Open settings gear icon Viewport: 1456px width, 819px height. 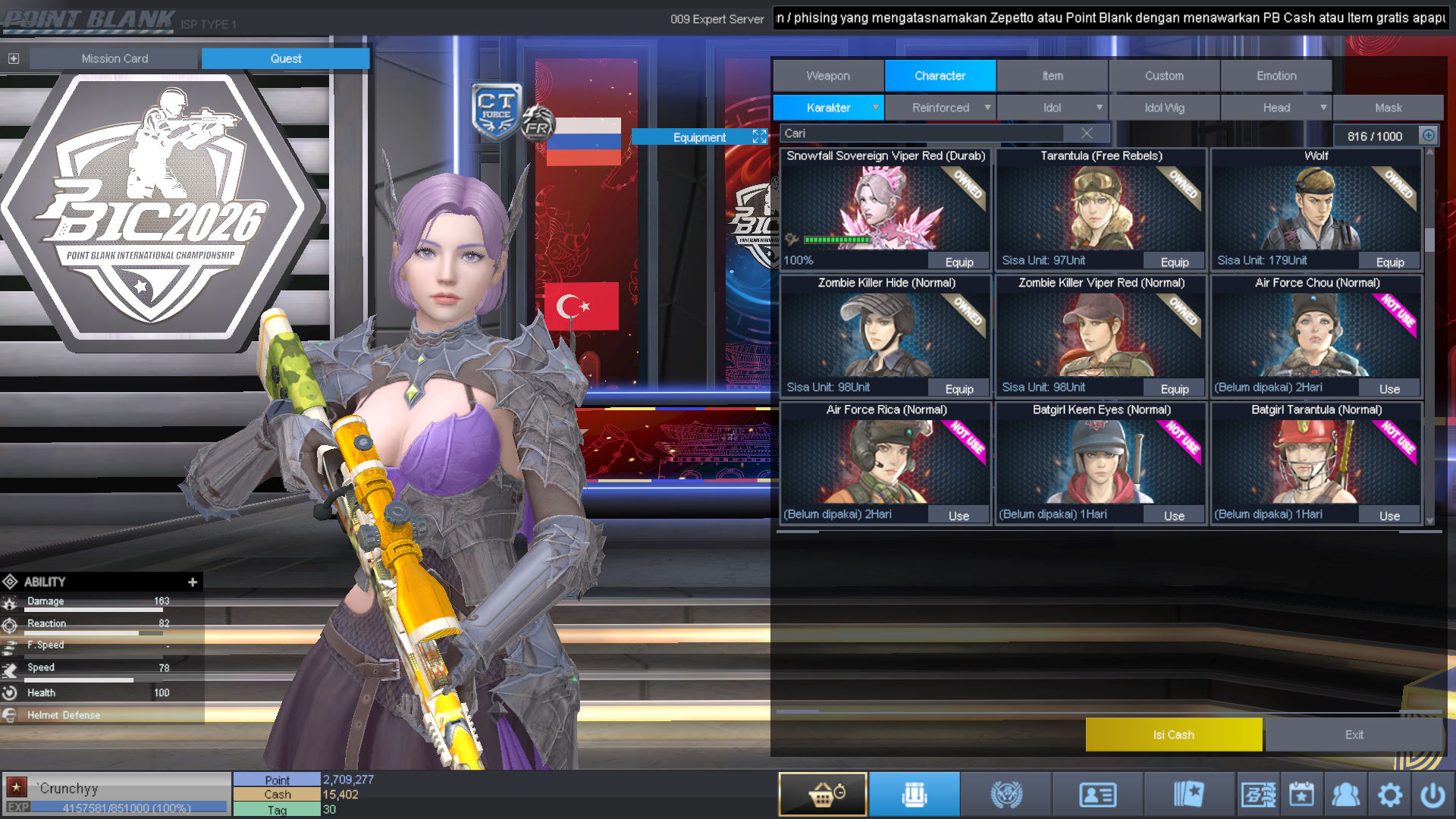tap(1389, 795)
